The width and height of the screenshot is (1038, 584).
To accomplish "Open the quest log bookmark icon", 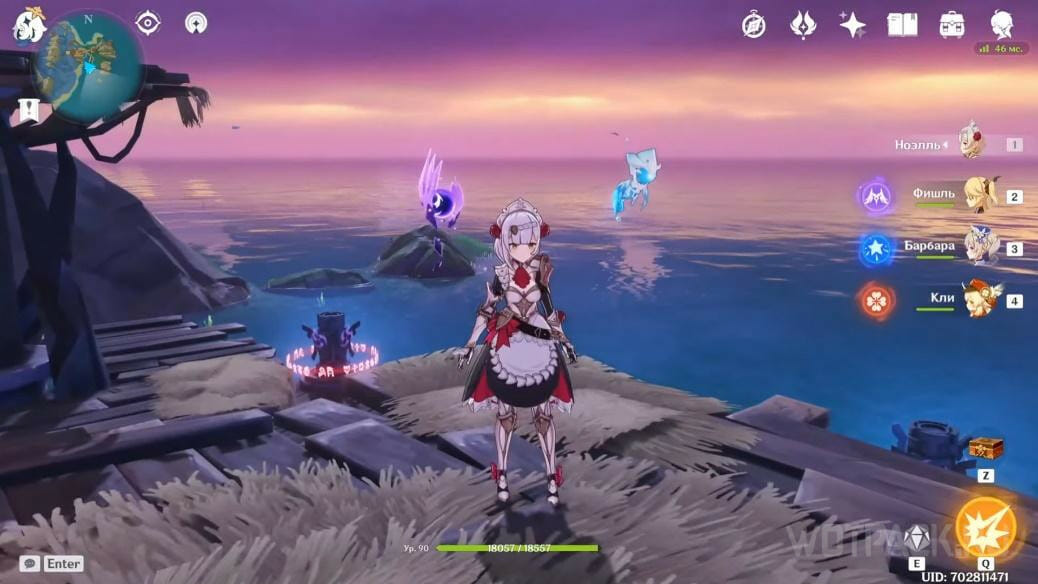I will [x=28, y=109].
